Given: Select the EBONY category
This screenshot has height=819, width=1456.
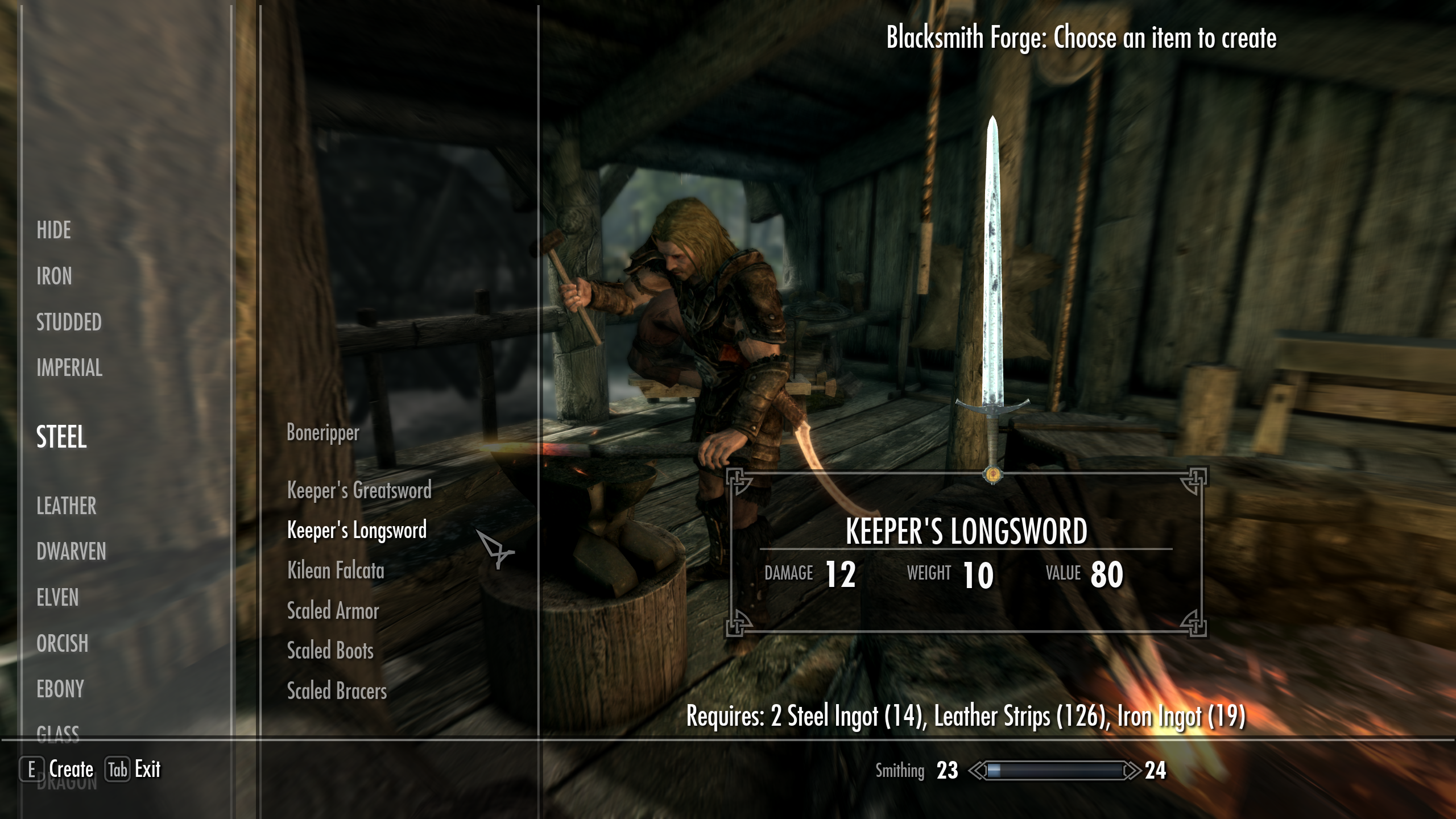Looking at the screenshot, I should [60, 690].
